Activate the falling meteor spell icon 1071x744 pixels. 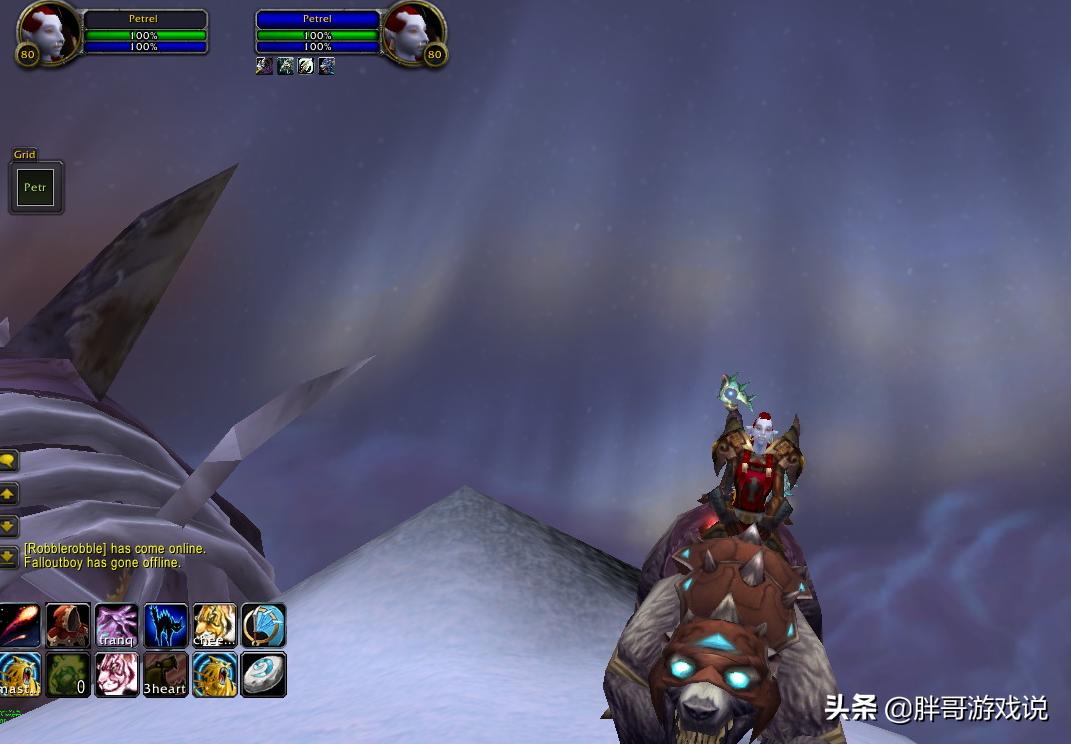pos(19,626)
